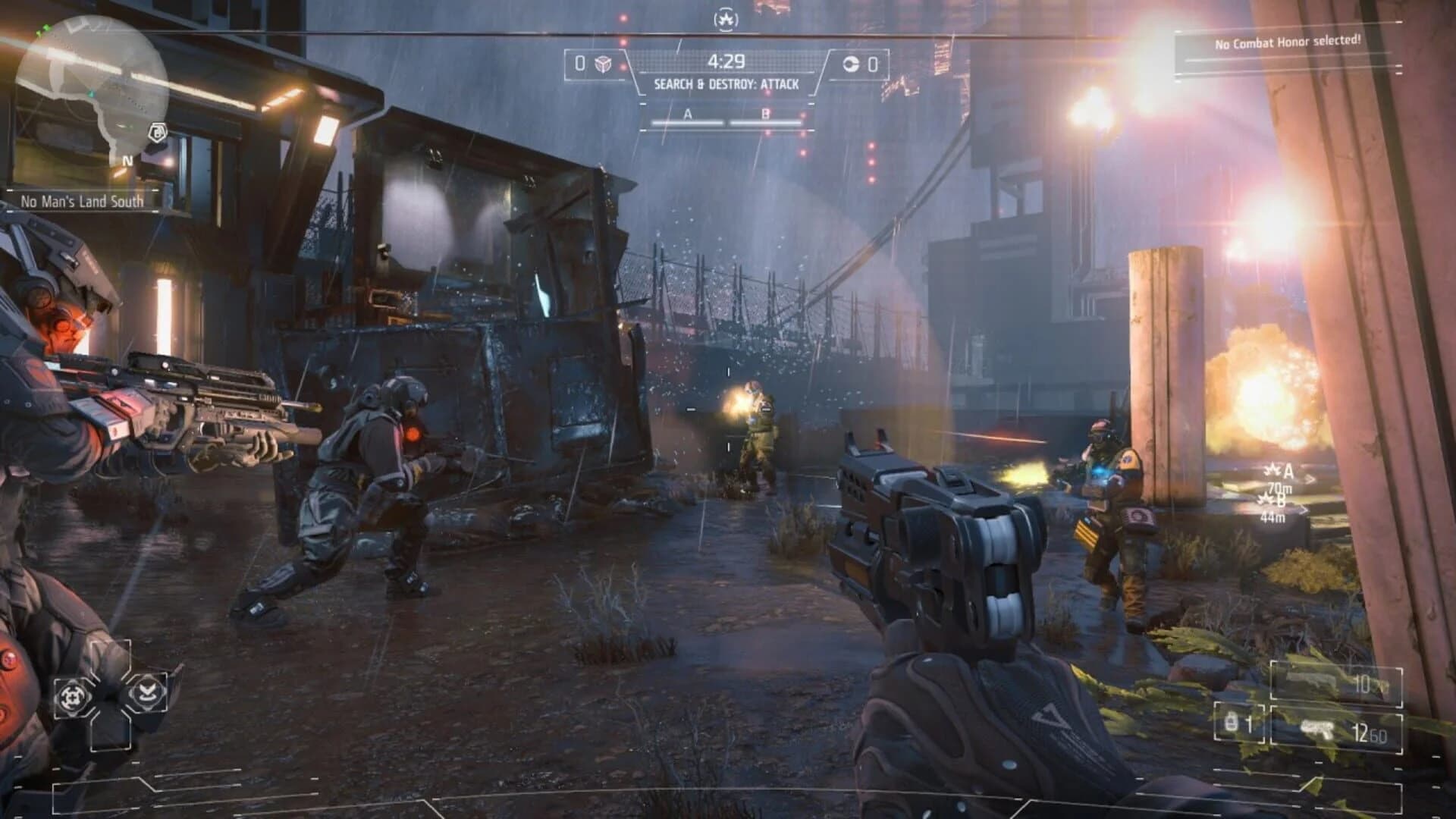Image resolution: width=1456 pixels, height=819 pixels.
Task: Click the pistol icon showing 12/60 ammo
Action: click(1317, 729)
